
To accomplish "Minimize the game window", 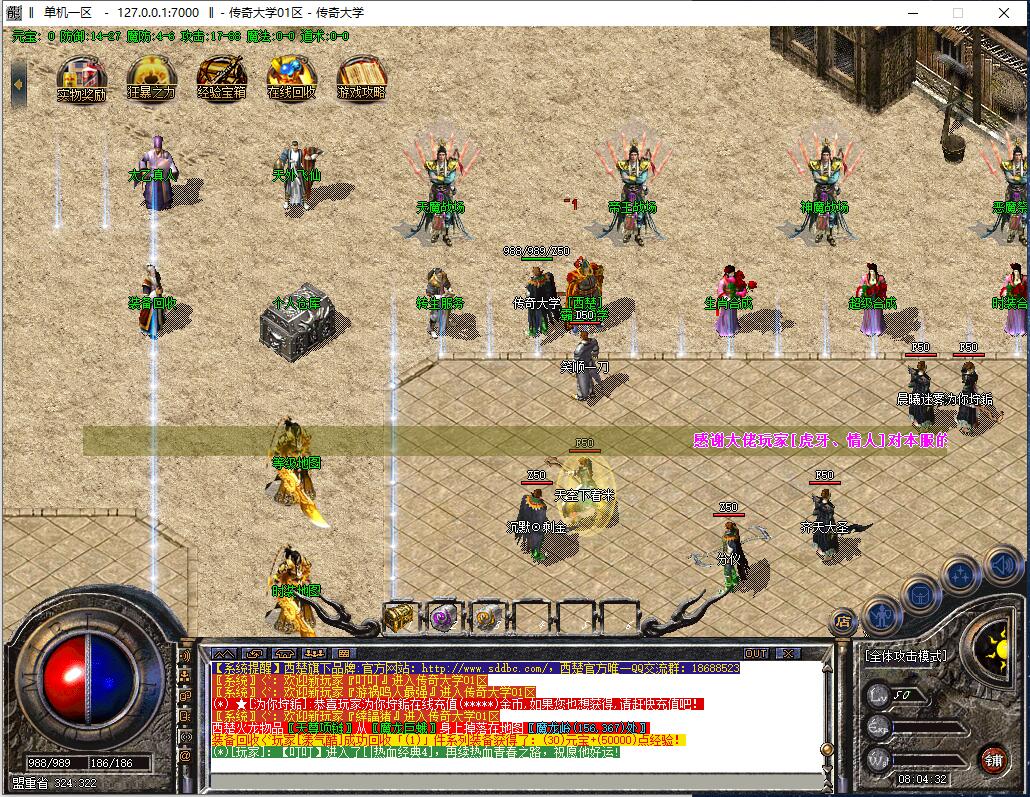I will pos(912,13).
